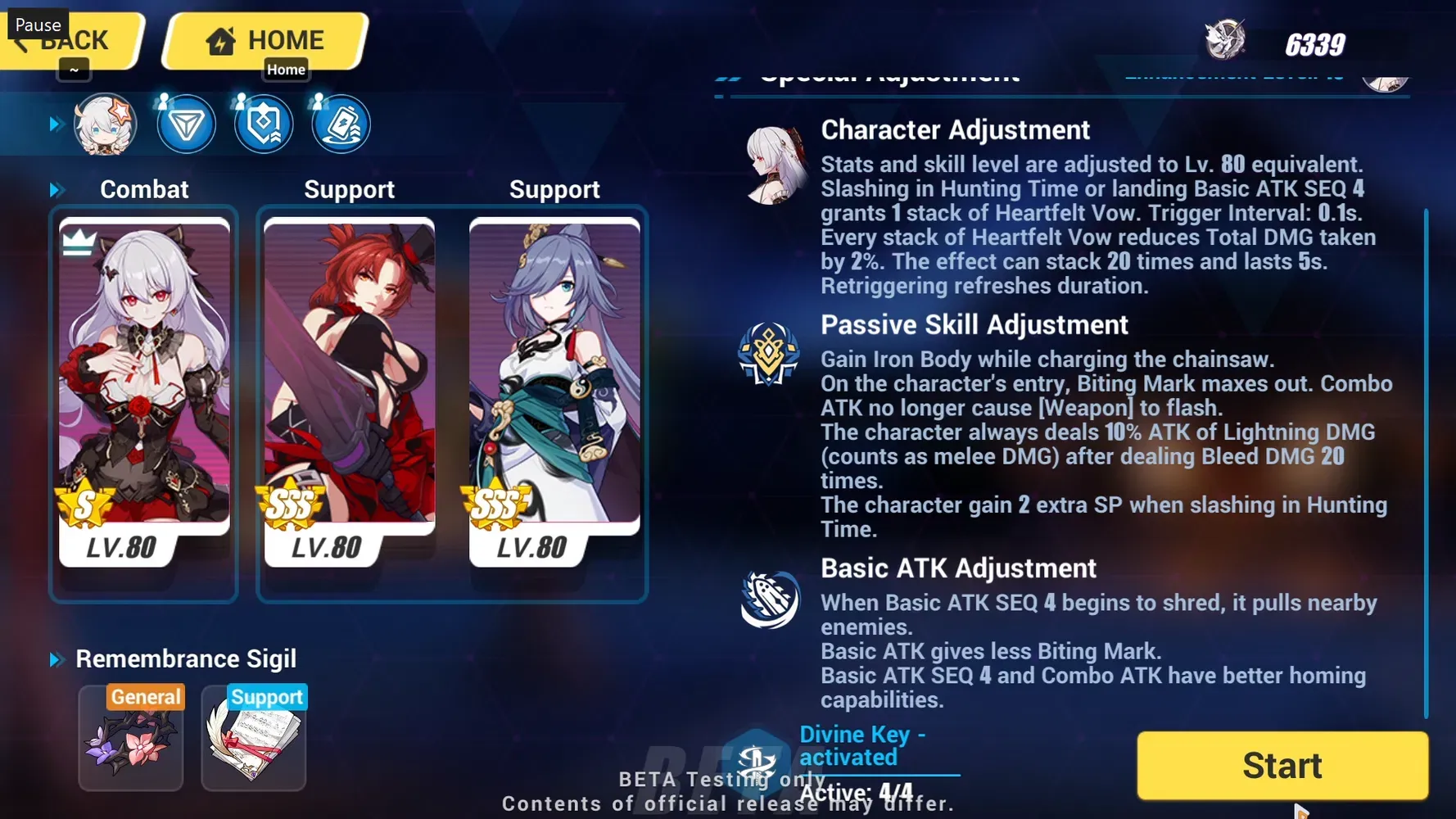The height and width of the screenshot is (819, 1456).
Task: Click the Basic ATK Adjustment bullet icon
Action: tap(768, 599)
